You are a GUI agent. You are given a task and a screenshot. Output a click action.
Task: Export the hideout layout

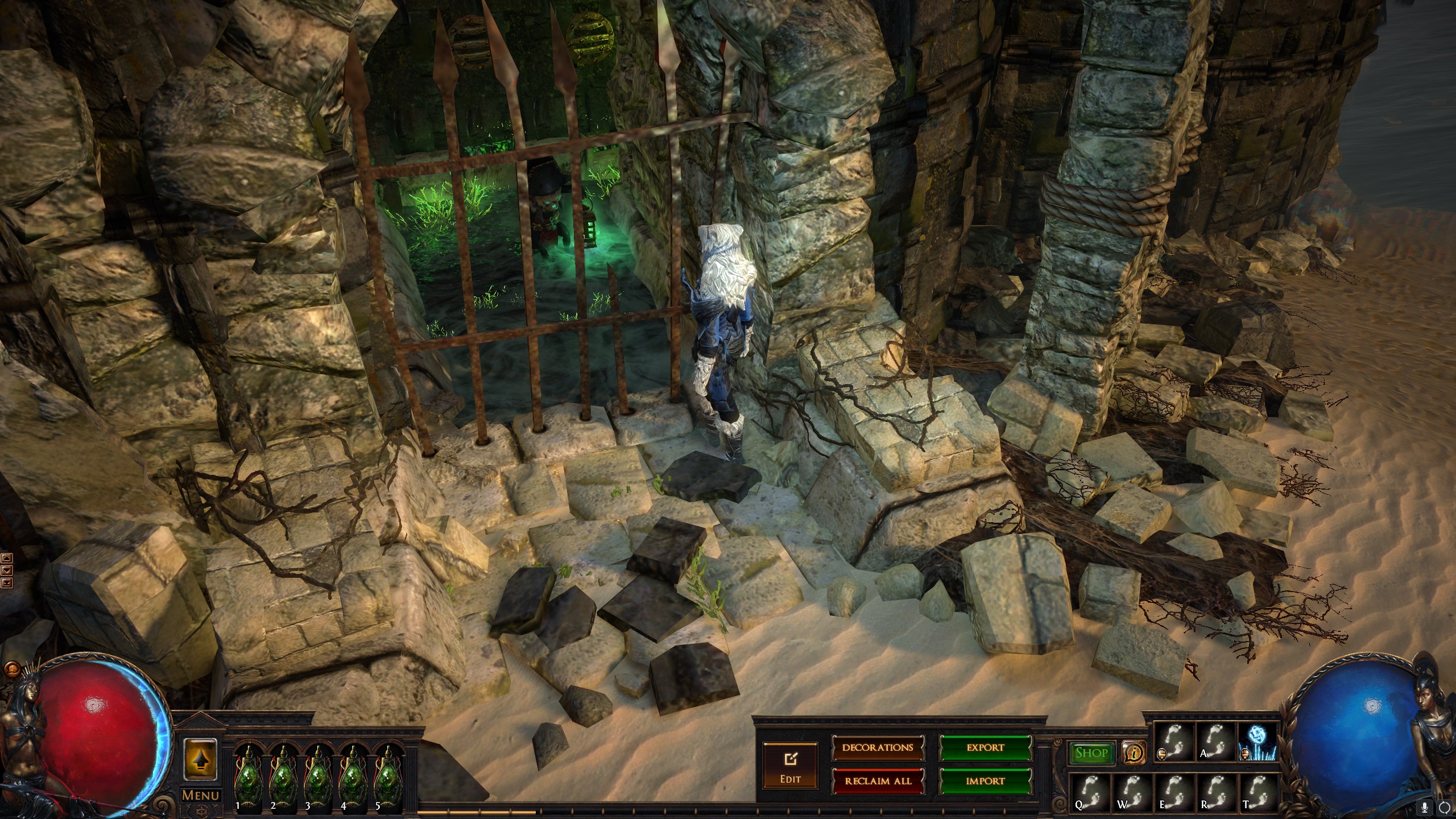click(x=985, y=747)
